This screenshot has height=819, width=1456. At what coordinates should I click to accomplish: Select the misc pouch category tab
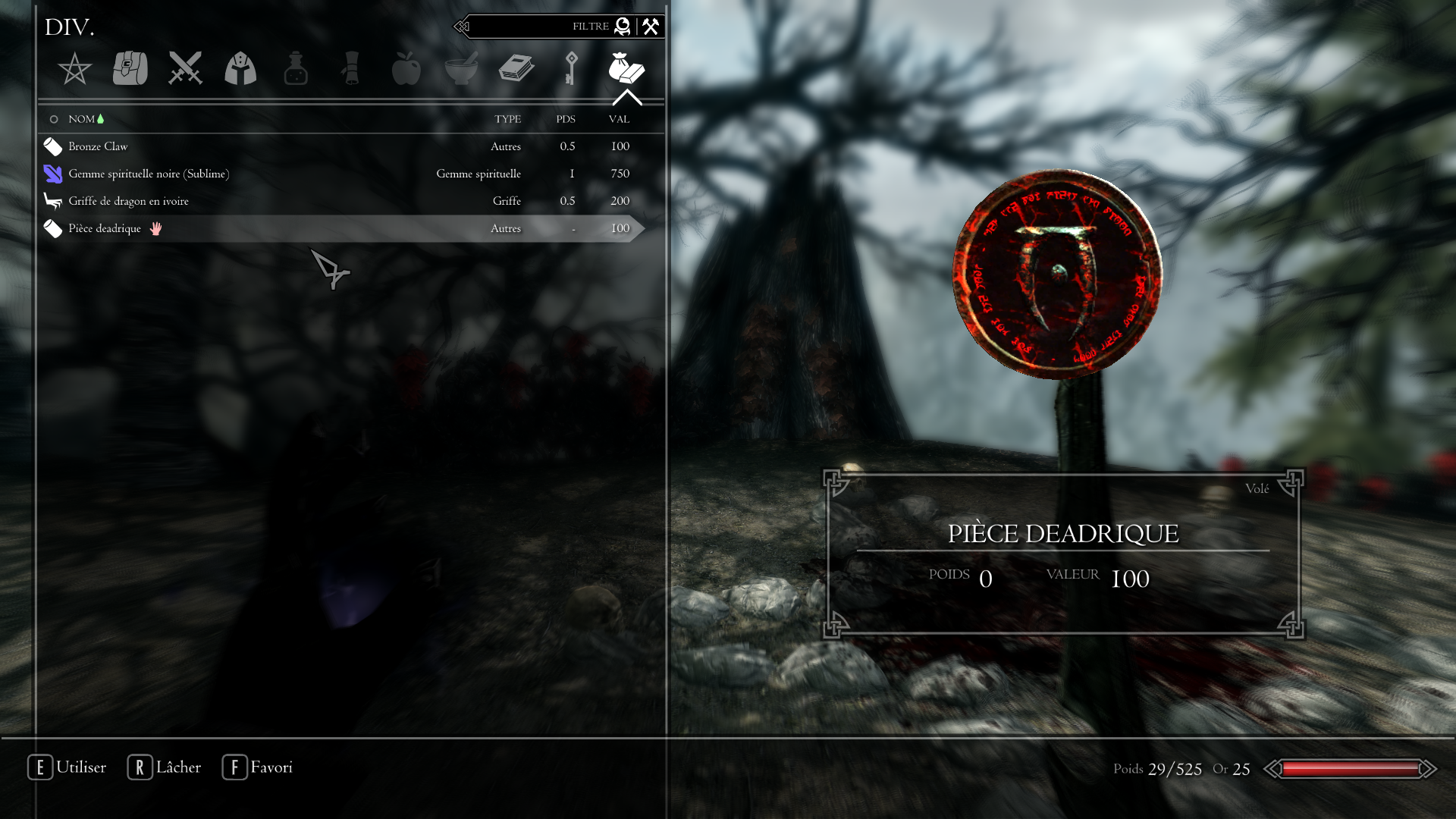click(x=626, y=68)
